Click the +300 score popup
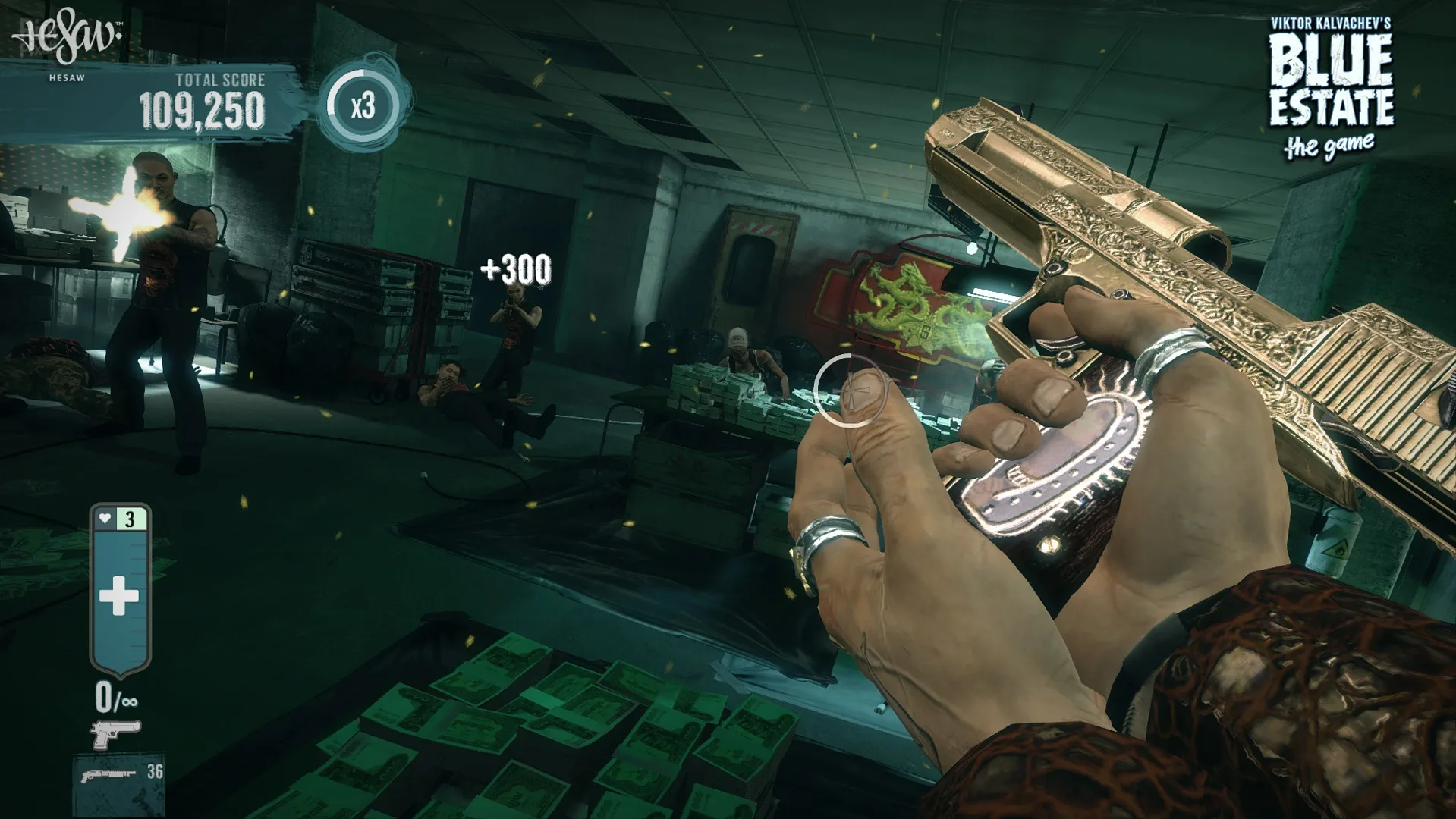The width and height of the screenshot is (1456, 819). pyautogui.click(x=516, y=267)
